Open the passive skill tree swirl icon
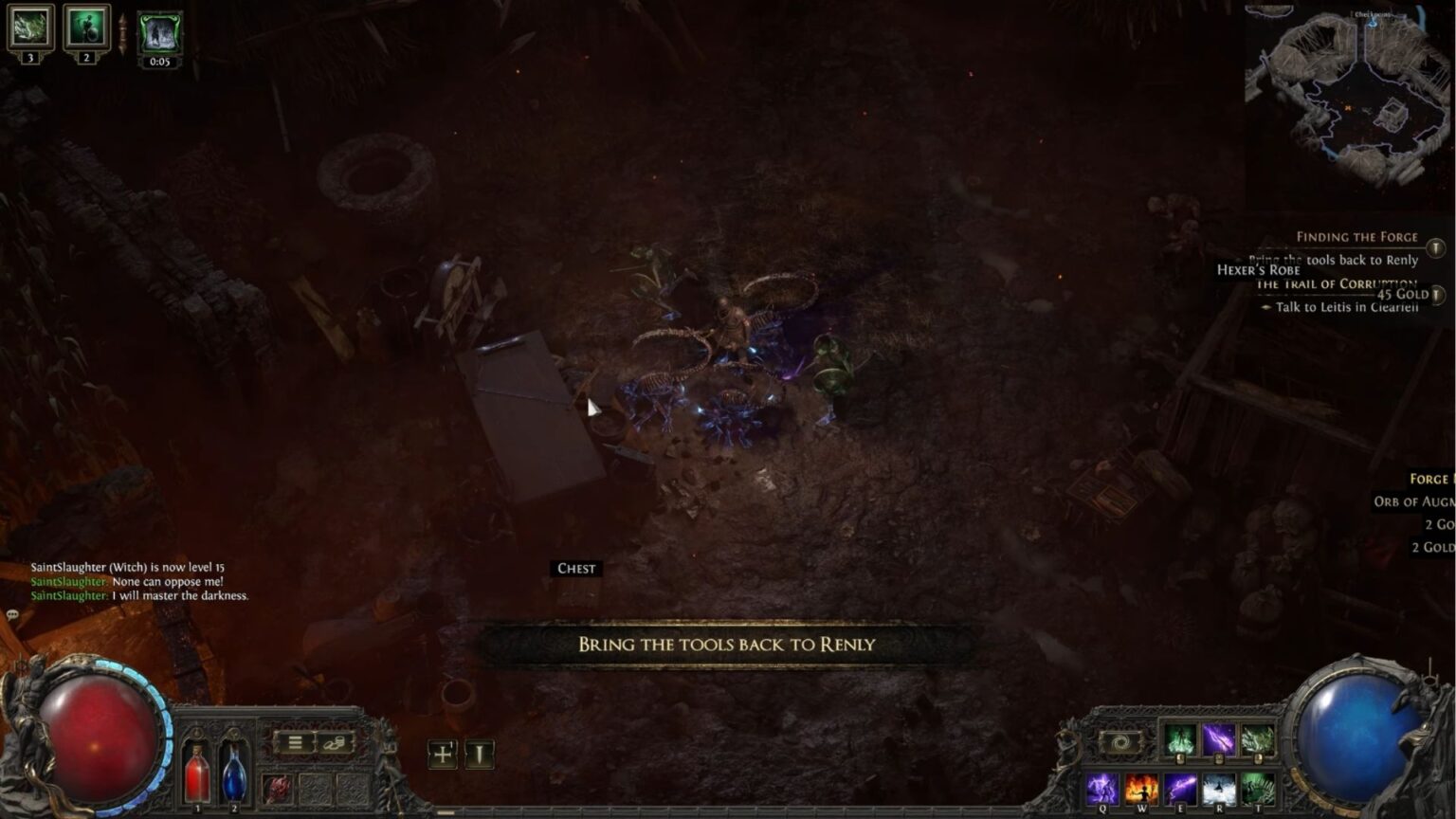 pos(1120,744)
